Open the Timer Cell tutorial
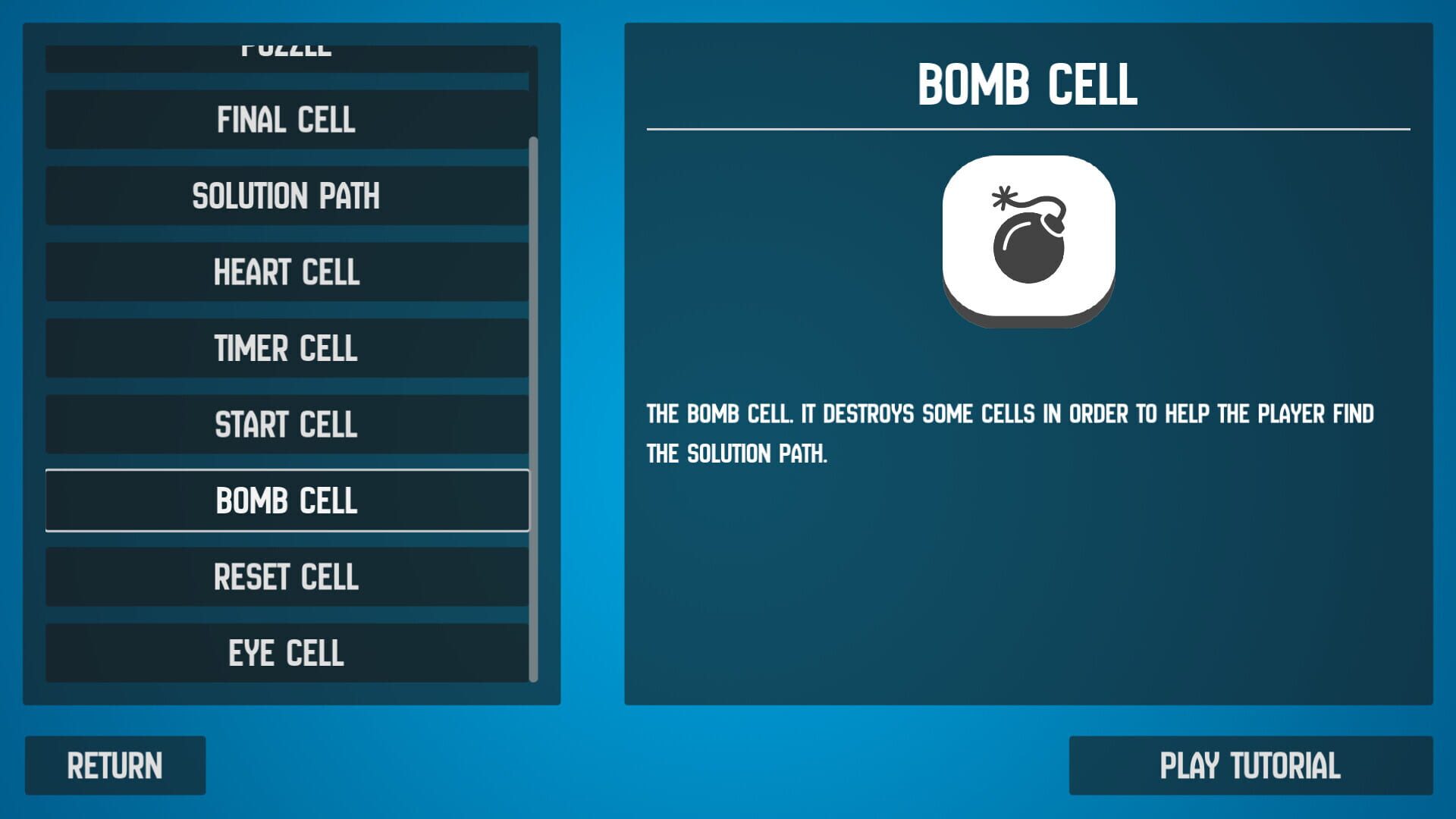 (x=287, y=349)
